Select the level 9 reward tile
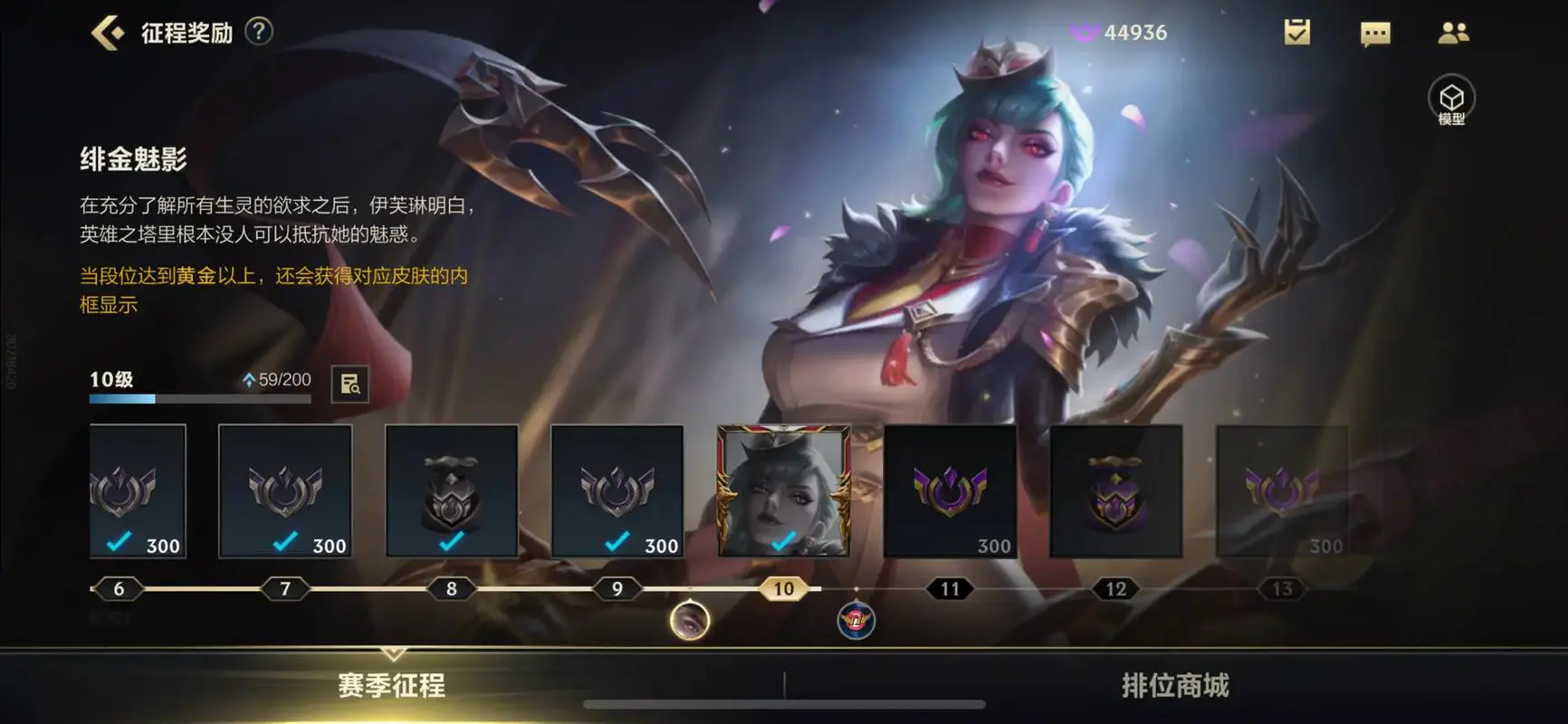1568x724 pixels. [x=617, y=491]
